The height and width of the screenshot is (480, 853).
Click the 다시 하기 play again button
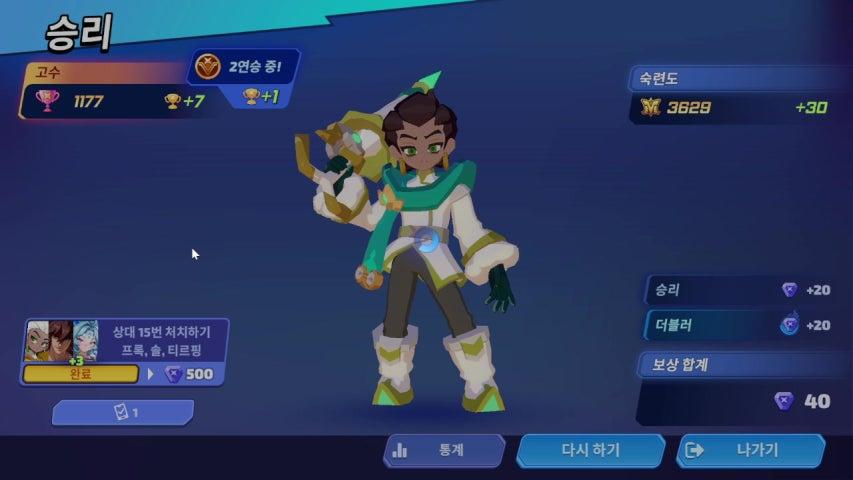[x=590, y=451]
